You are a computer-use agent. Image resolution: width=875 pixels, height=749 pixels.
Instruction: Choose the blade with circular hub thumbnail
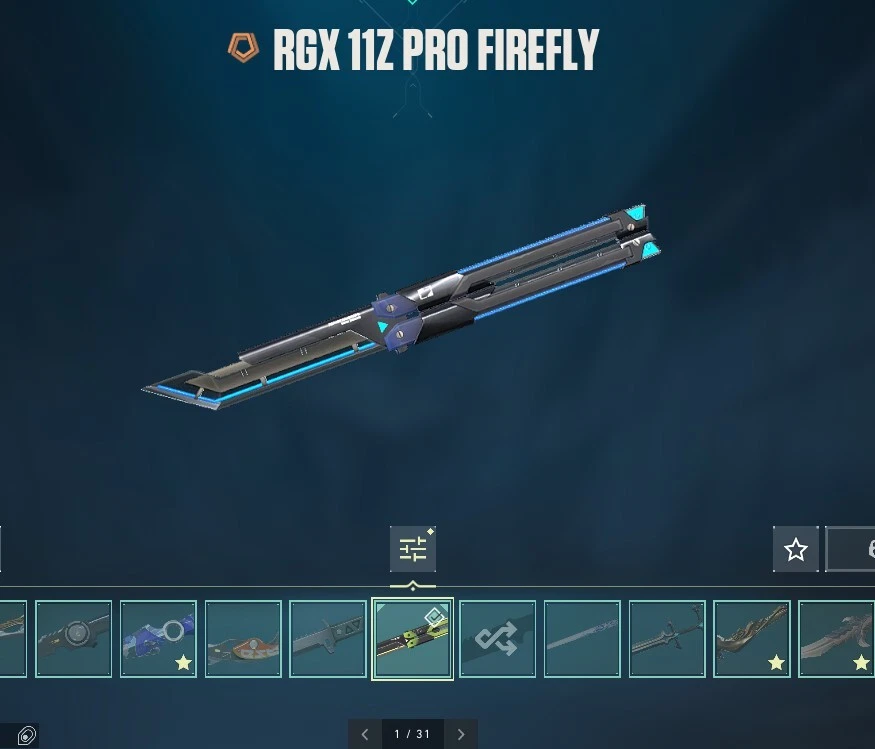coord(73,639)
